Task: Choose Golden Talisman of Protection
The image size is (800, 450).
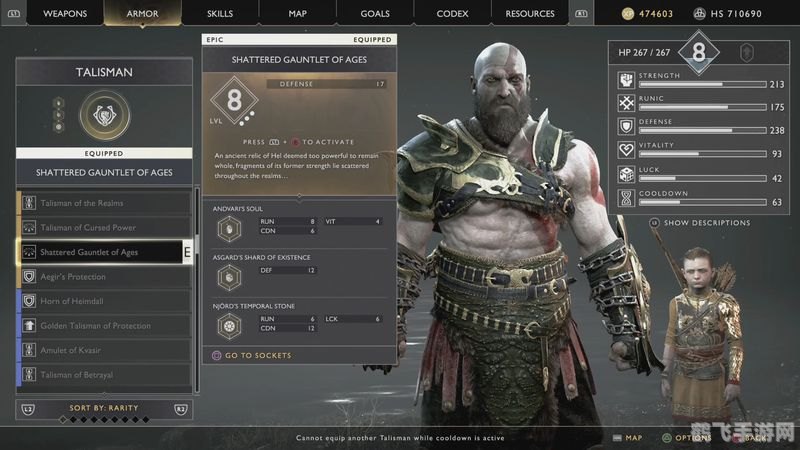Action: coord(104,326)
